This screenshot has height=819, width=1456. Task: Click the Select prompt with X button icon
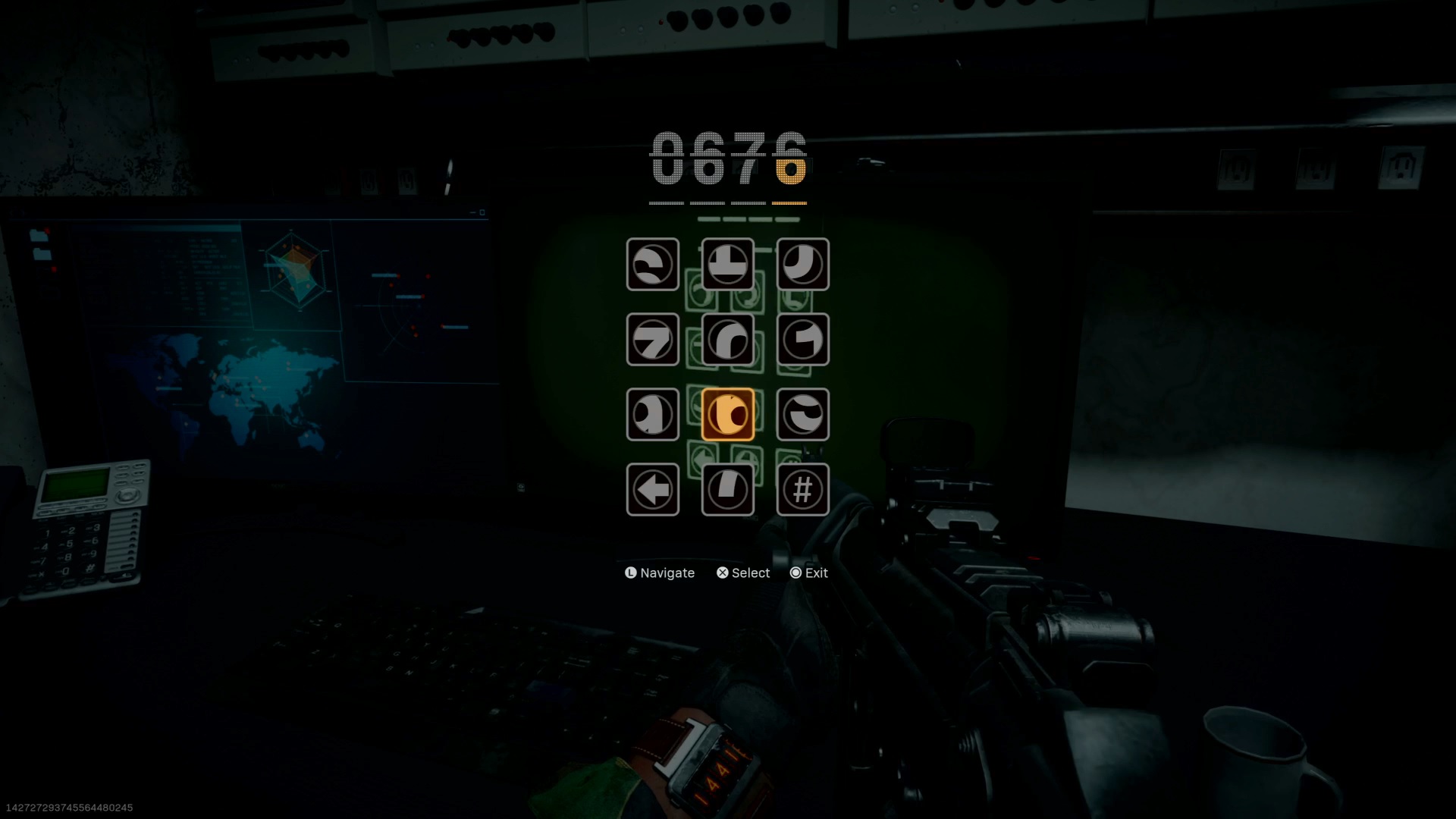tap(743, 573)
